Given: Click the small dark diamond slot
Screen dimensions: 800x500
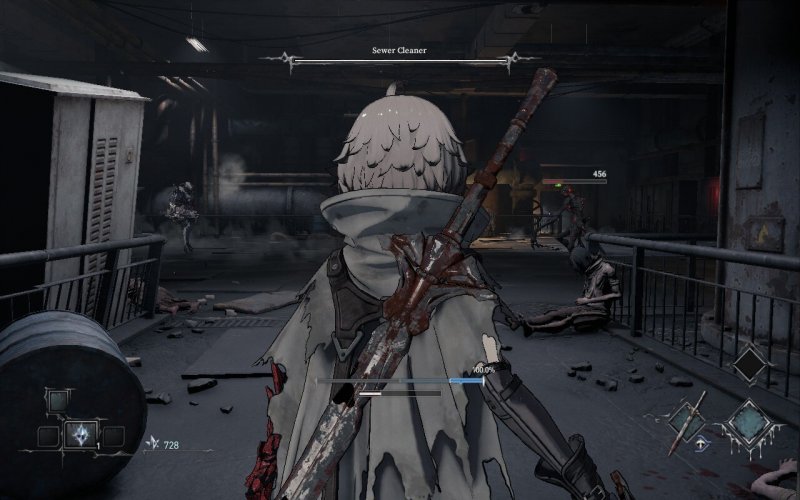Looking at the screenshot, I should [749, 364].
